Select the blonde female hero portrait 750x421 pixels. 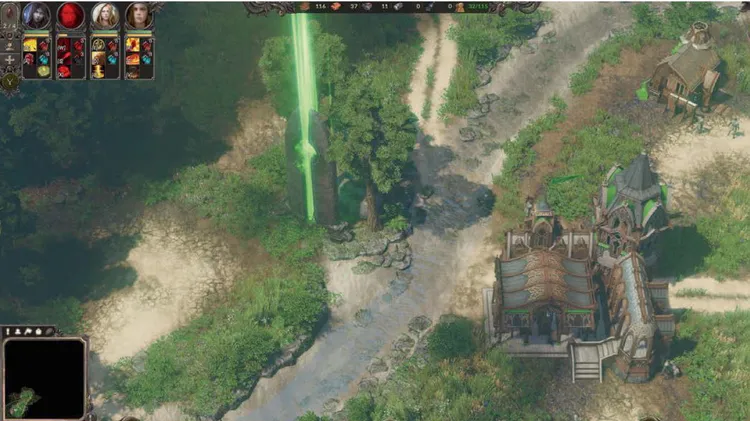tap(105, 16)
